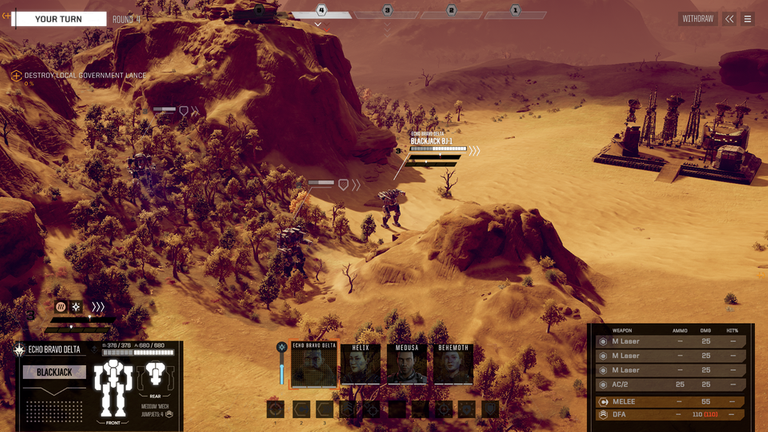Select the phase 1 initiative segment
Viewport: 768px width, 432px height.
tap(515, 12)
